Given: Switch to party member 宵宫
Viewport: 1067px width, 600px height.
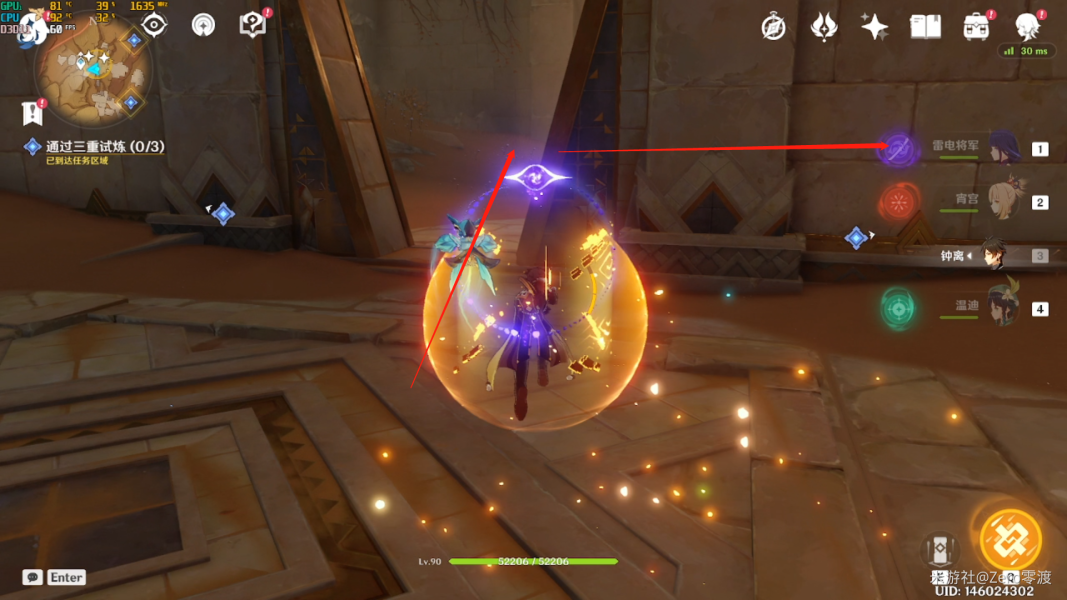Looking at the screenshot, I should (x=1003, y=201).
